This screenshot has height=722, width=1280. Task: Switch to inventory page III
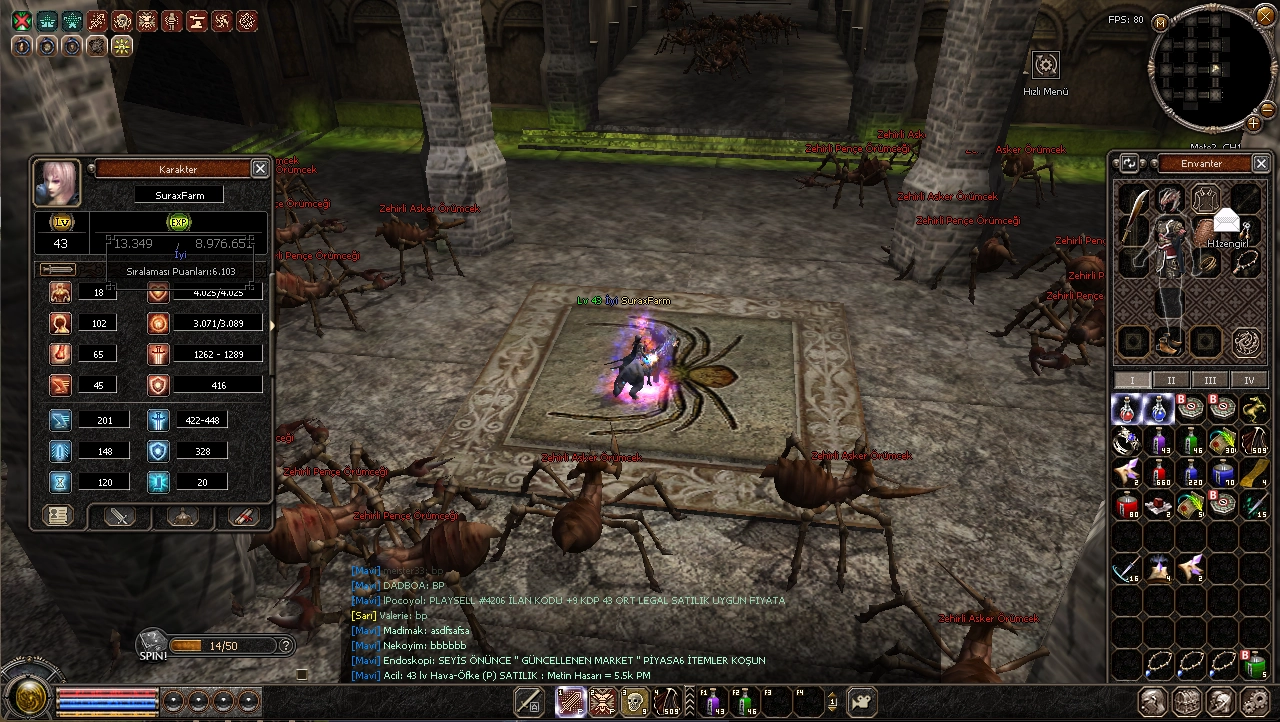(x=1210, y=380)
